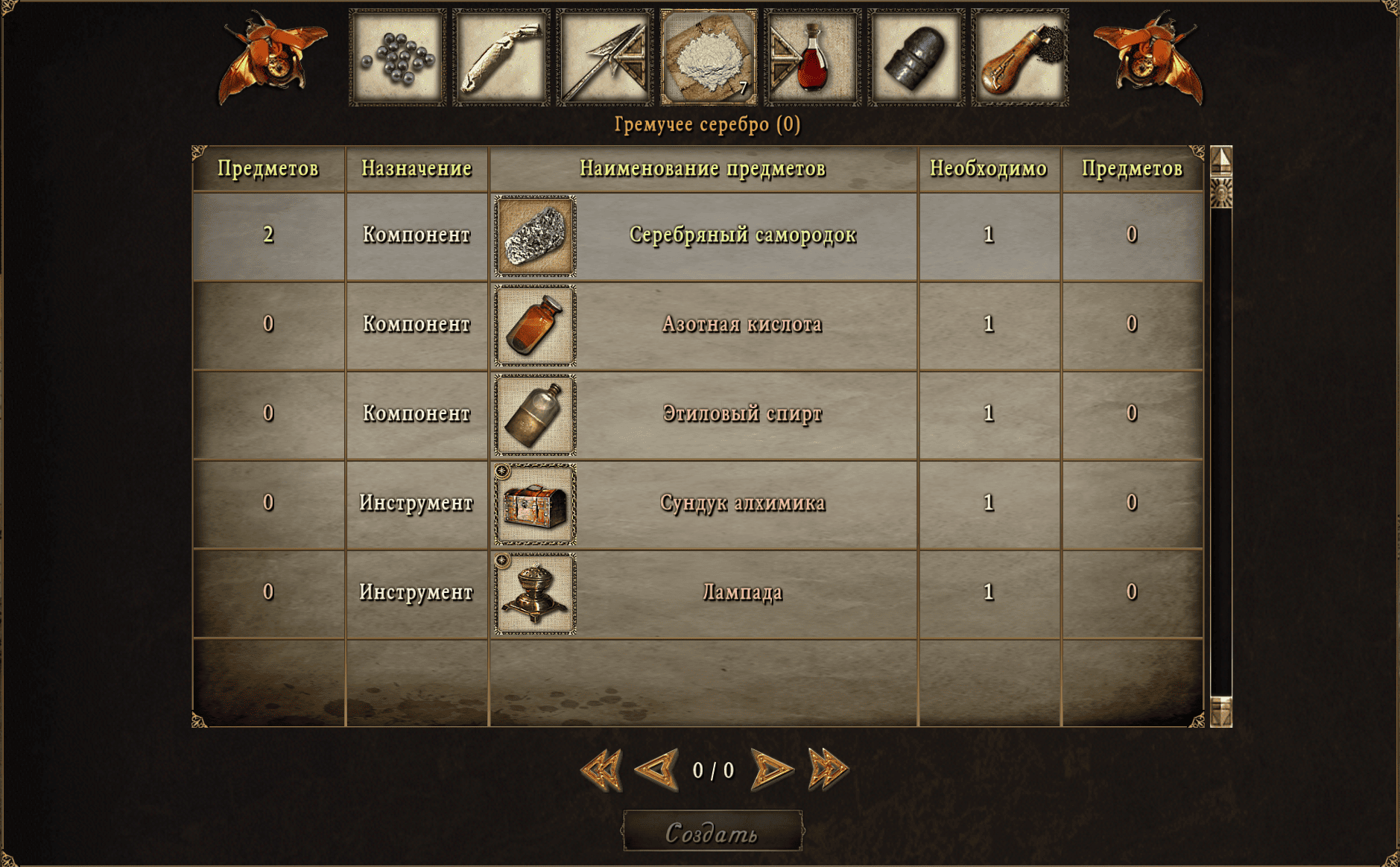Screen dimensions: 1400x867
Task: Select the Серебряный самородок row
Action: pyautogui.click(x=742, y=235)
